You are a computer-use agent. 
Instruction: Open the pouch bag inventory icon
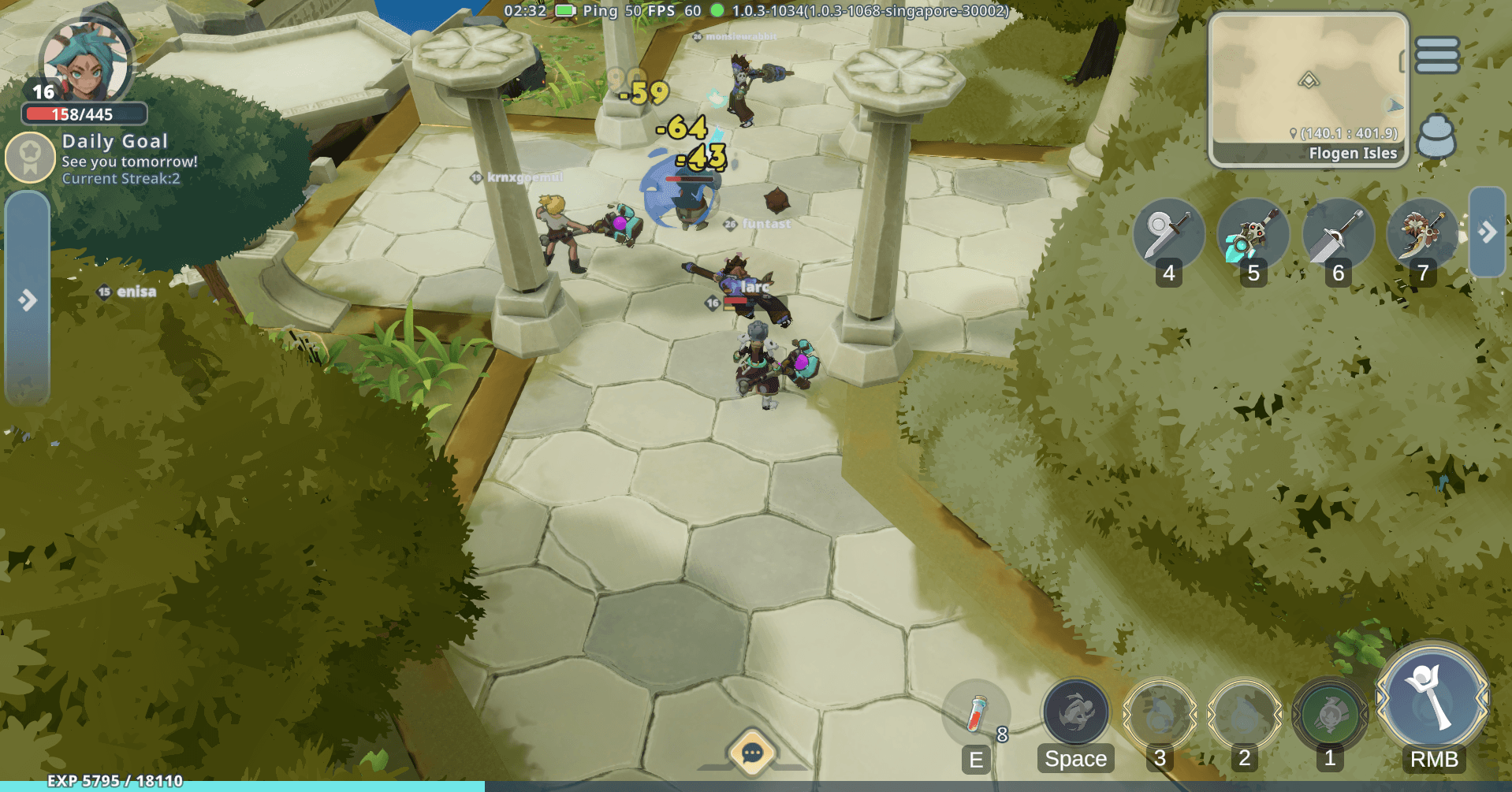(1436, 136)
